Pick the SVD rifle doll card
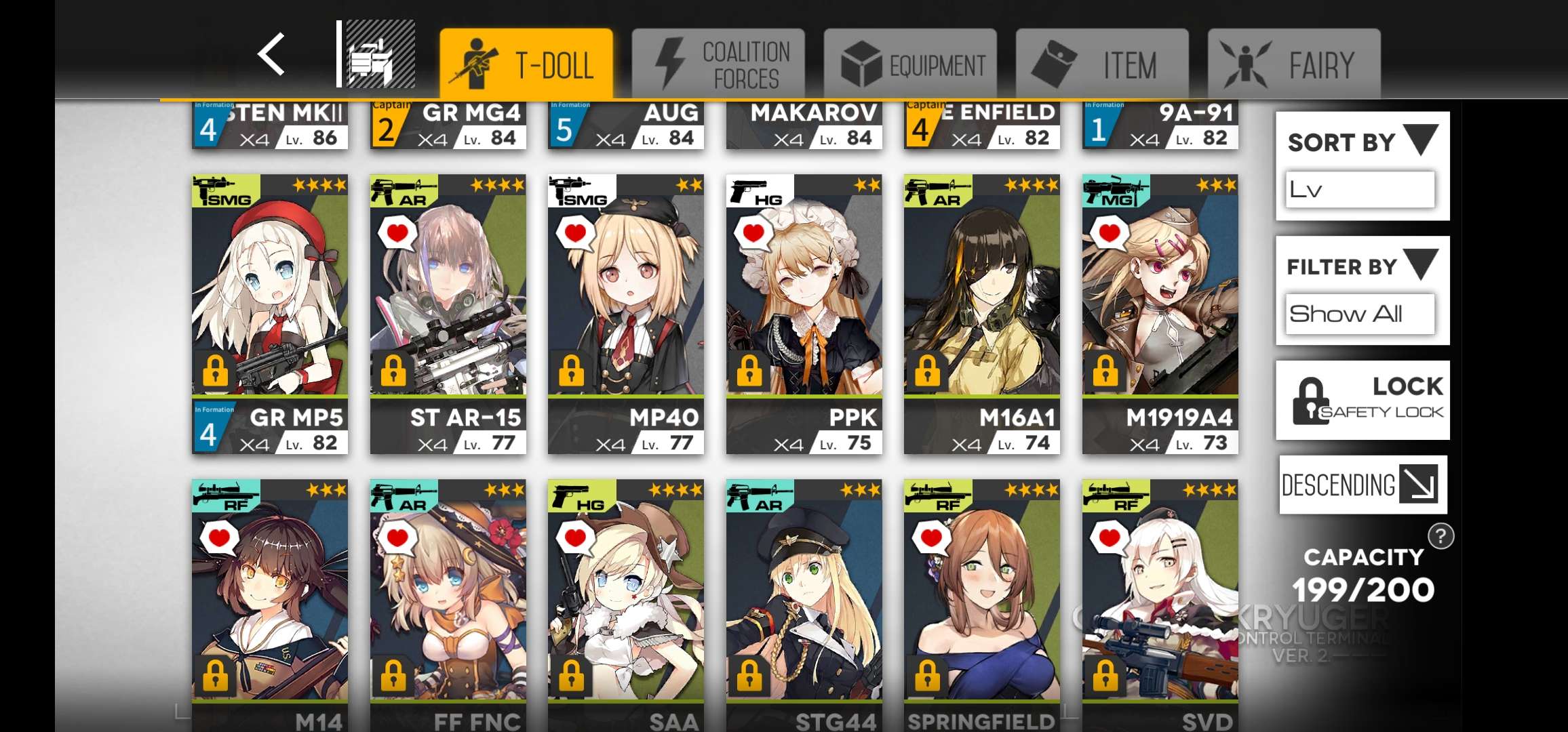This screenshot has width=1568, height=732. coord(1160,603)
